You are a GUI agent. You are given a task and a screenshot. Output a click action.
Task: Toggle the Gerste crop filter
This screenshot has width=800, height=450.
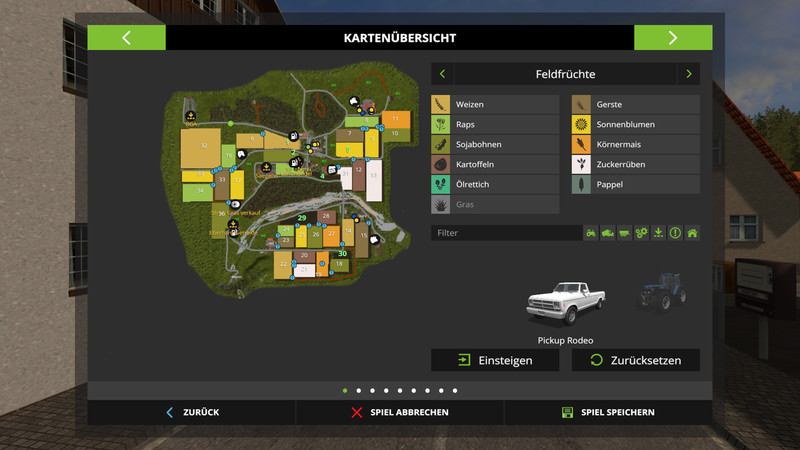coord(635,104)
